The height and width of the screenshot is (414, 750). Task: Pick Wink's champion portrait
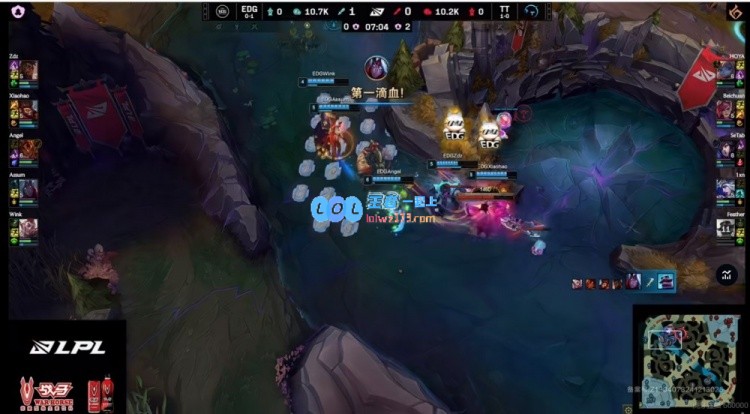[x=29, y=228]
